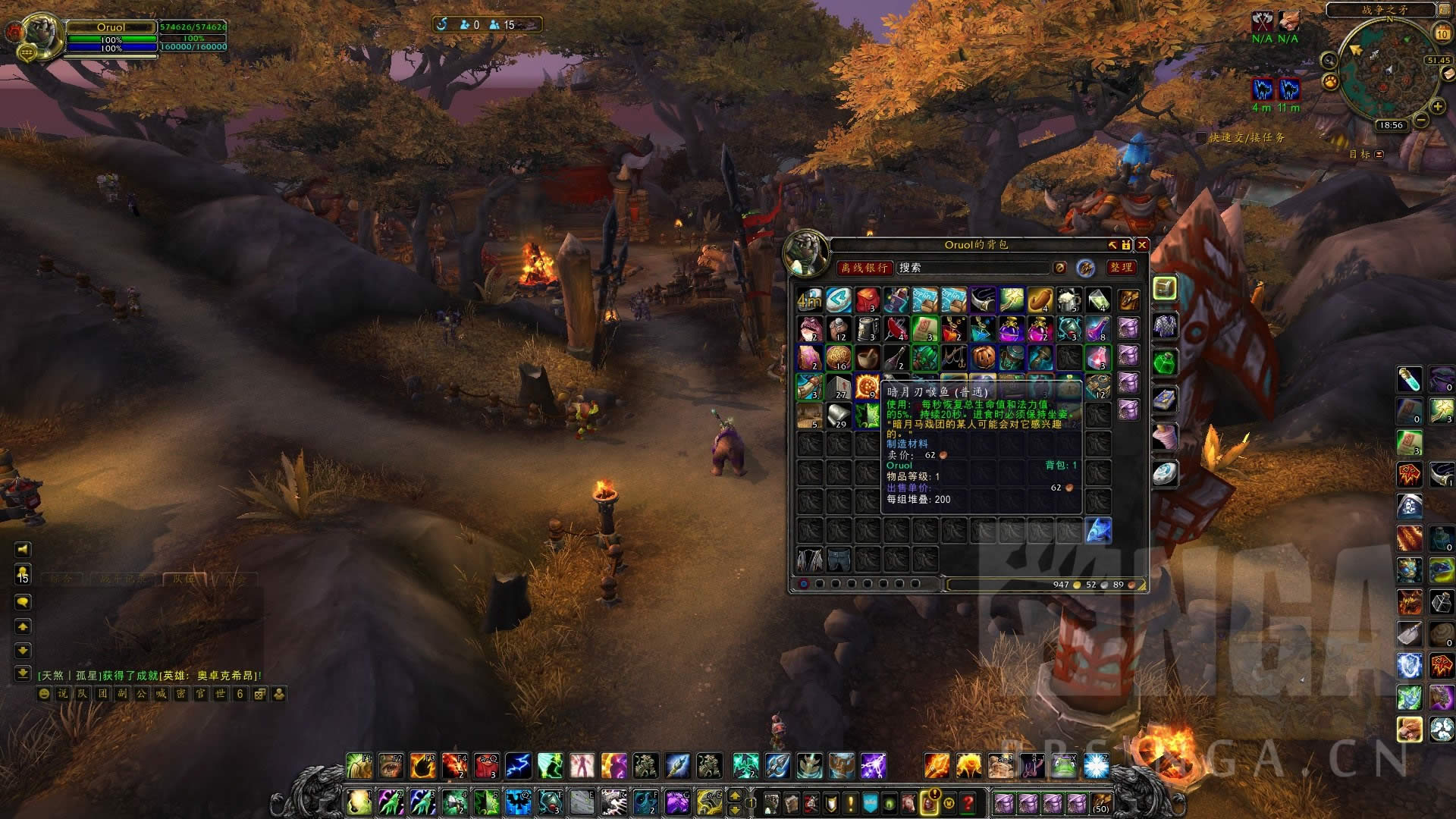Select the blue crystal shard item
Image resolution: width=1456 pixels, height=819 pixels.
pyautogui.click(x=1098, y=530)
